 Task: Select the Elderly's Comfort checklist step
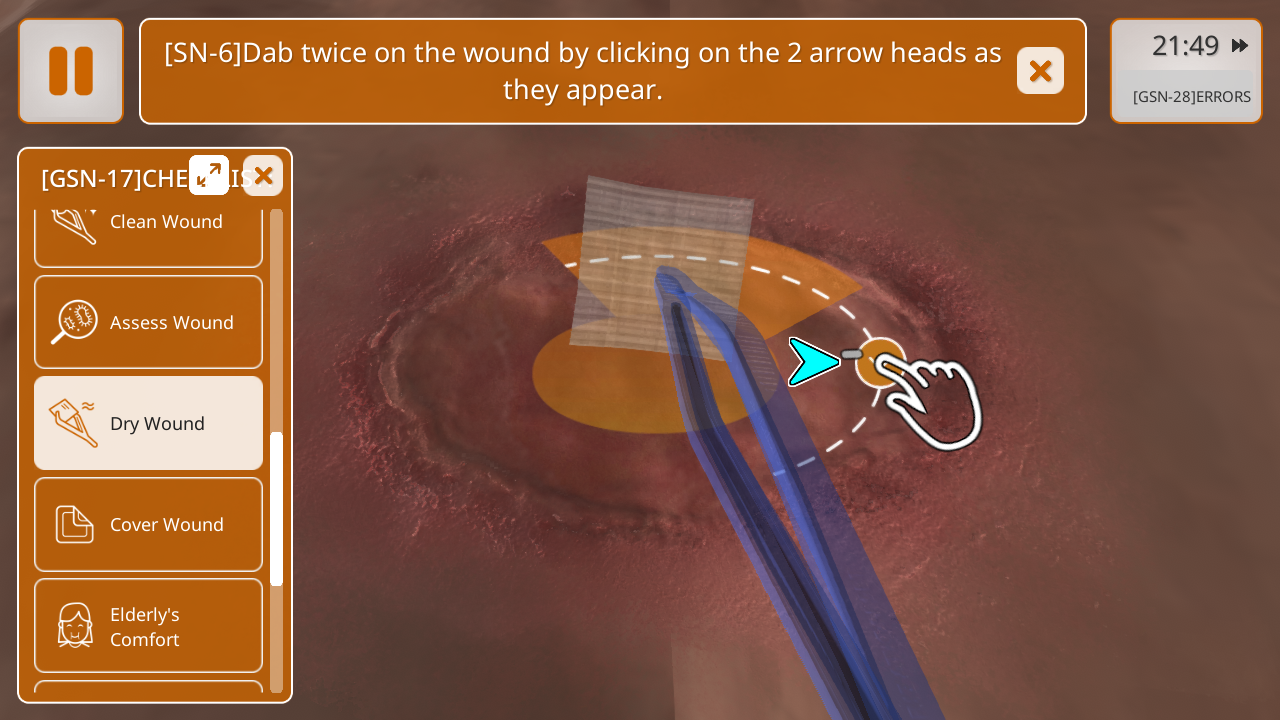(148, 626)
